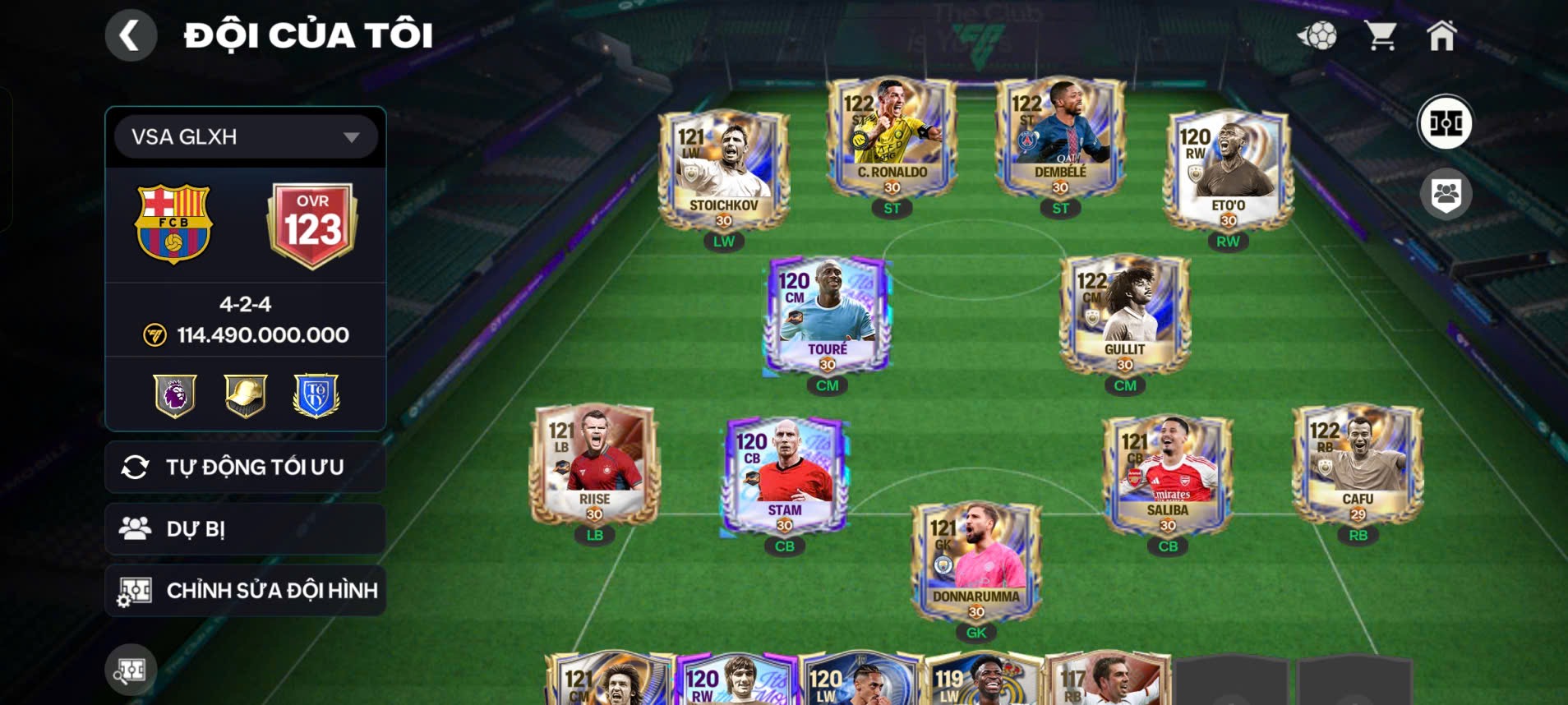Select goalkeeper Donnarumma's card
The image size is (1568, 705).
[976, 562]
